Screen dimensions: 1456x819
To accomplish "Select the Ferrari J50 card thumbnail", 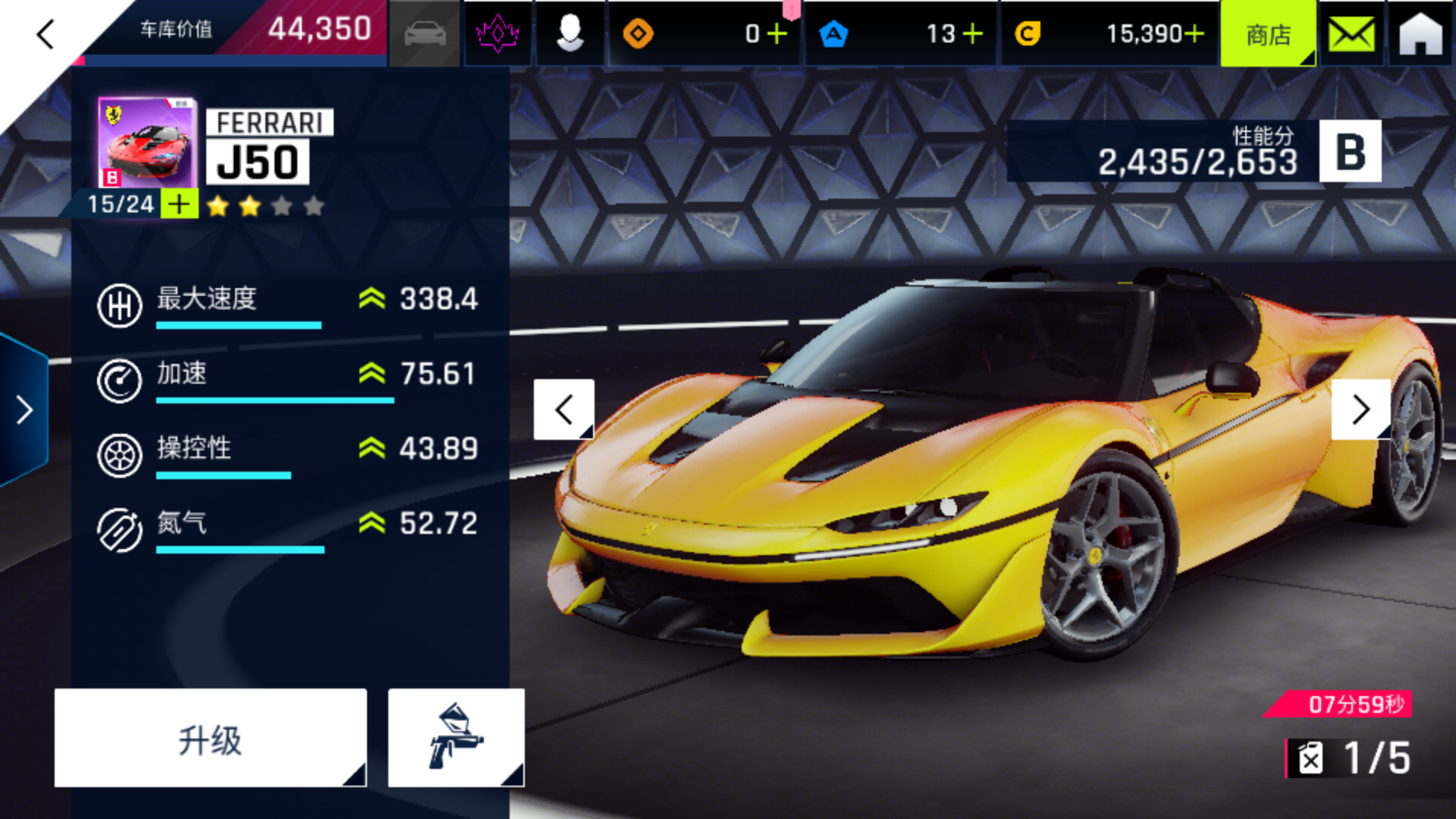I will click(x=147, y=143).
